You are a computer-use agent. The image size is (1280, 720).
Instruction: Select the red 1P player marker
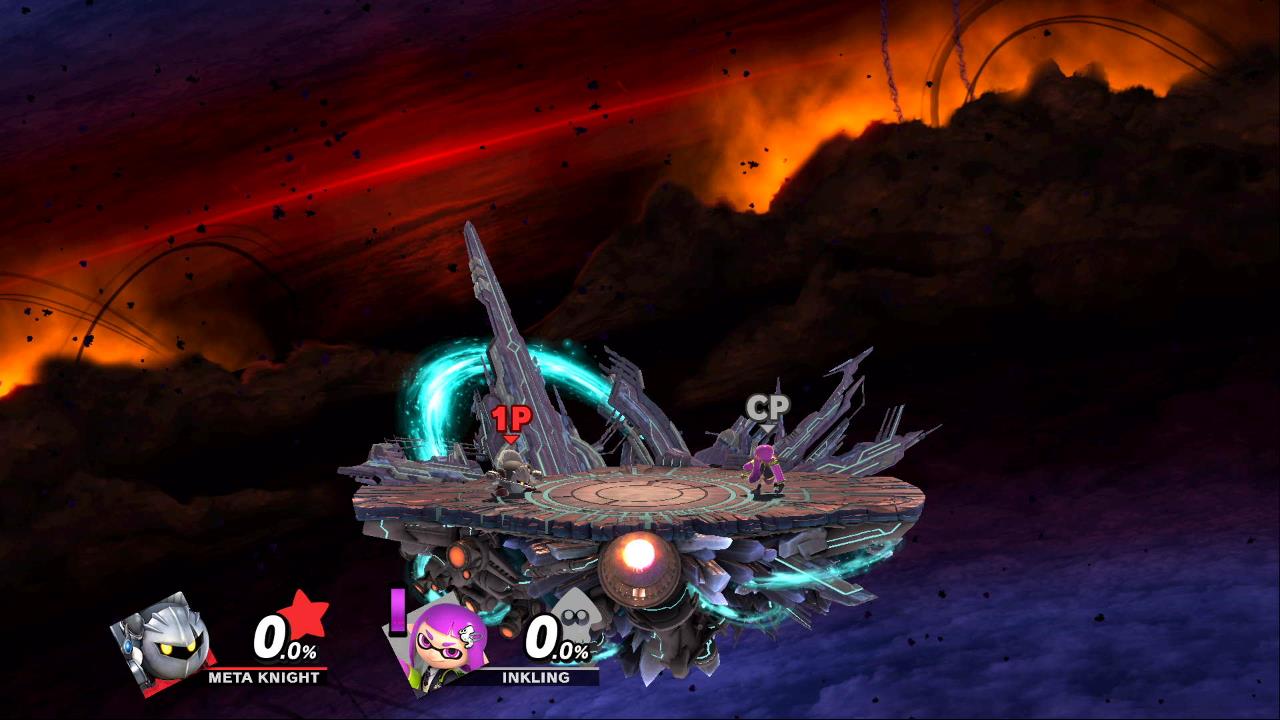click(x=510, y=420)
